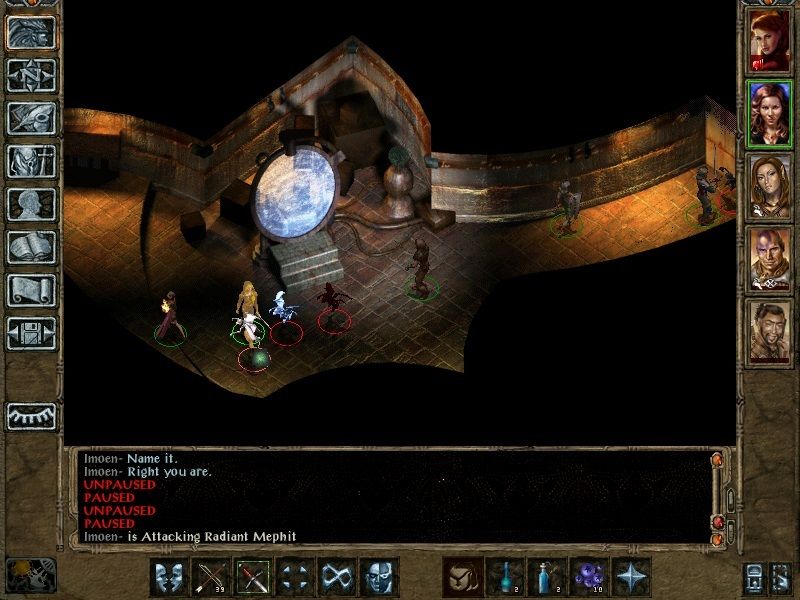Click the masks button on the action bar
This screenshot has width=800, height=600.
(x=169, y=577)
